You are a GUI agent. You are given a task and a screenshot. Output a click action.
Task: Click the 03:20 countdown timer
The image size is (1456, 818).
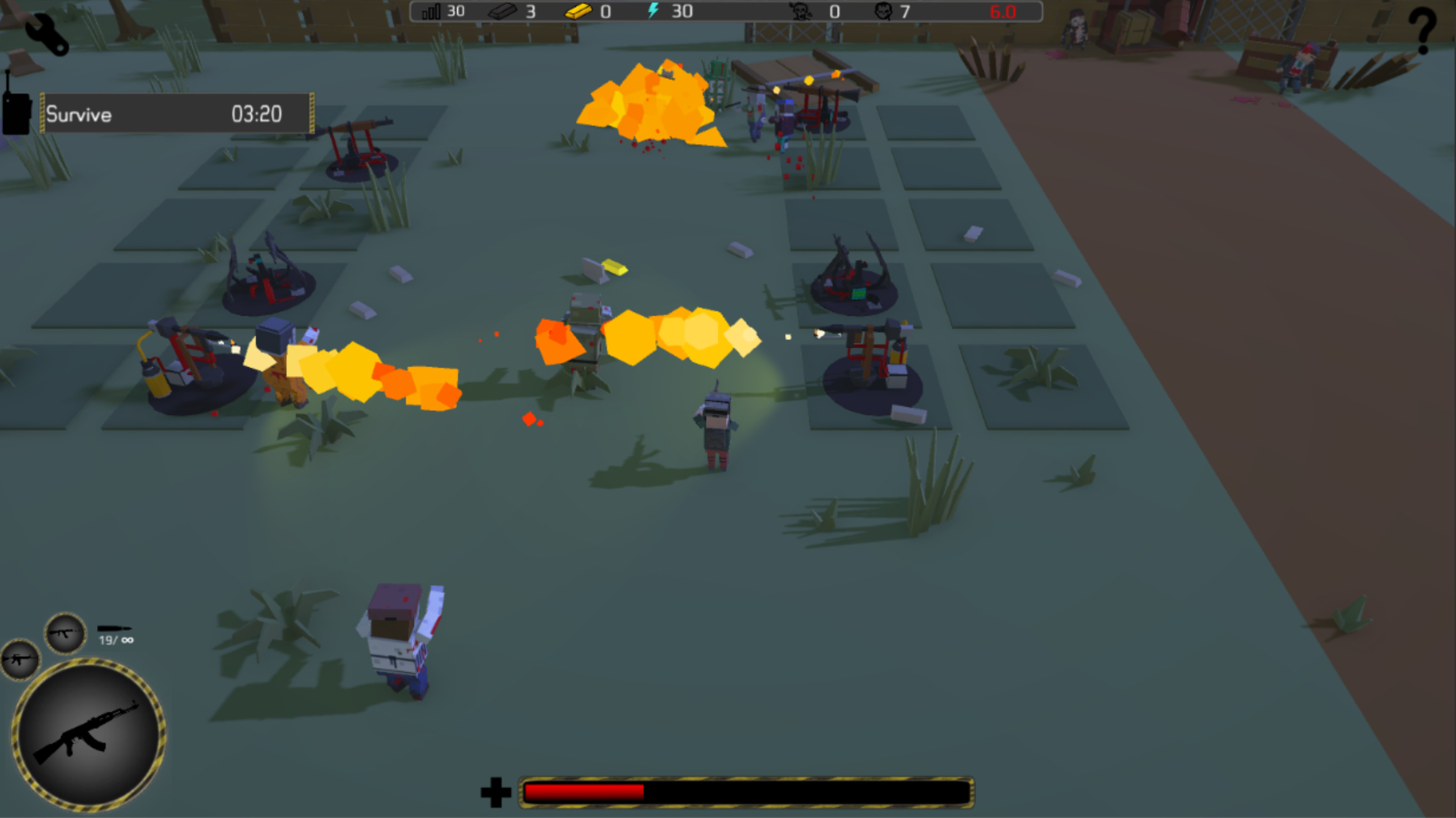256,114
